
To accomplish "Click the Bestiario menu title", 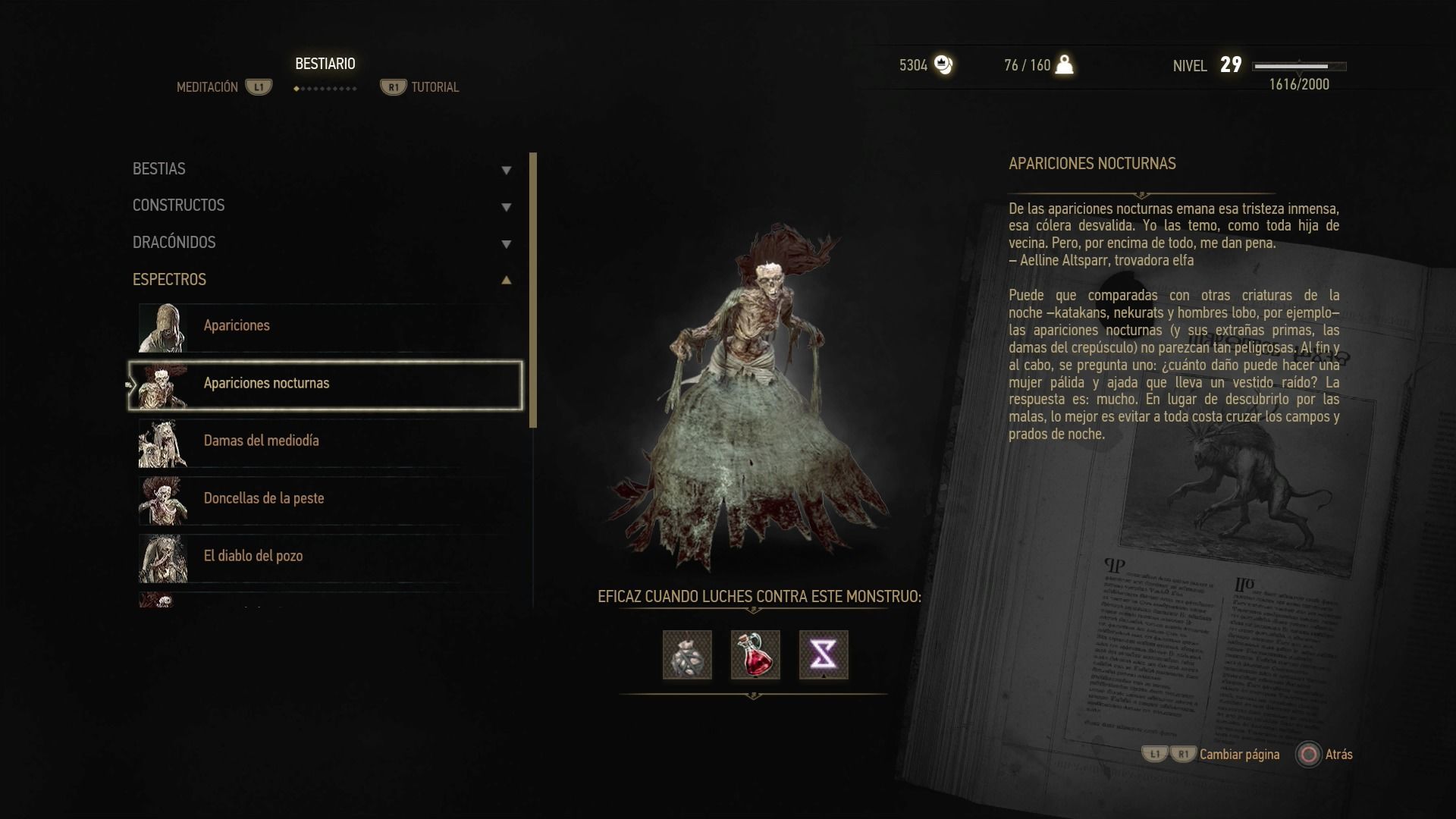I will click(x=325, y=64).
